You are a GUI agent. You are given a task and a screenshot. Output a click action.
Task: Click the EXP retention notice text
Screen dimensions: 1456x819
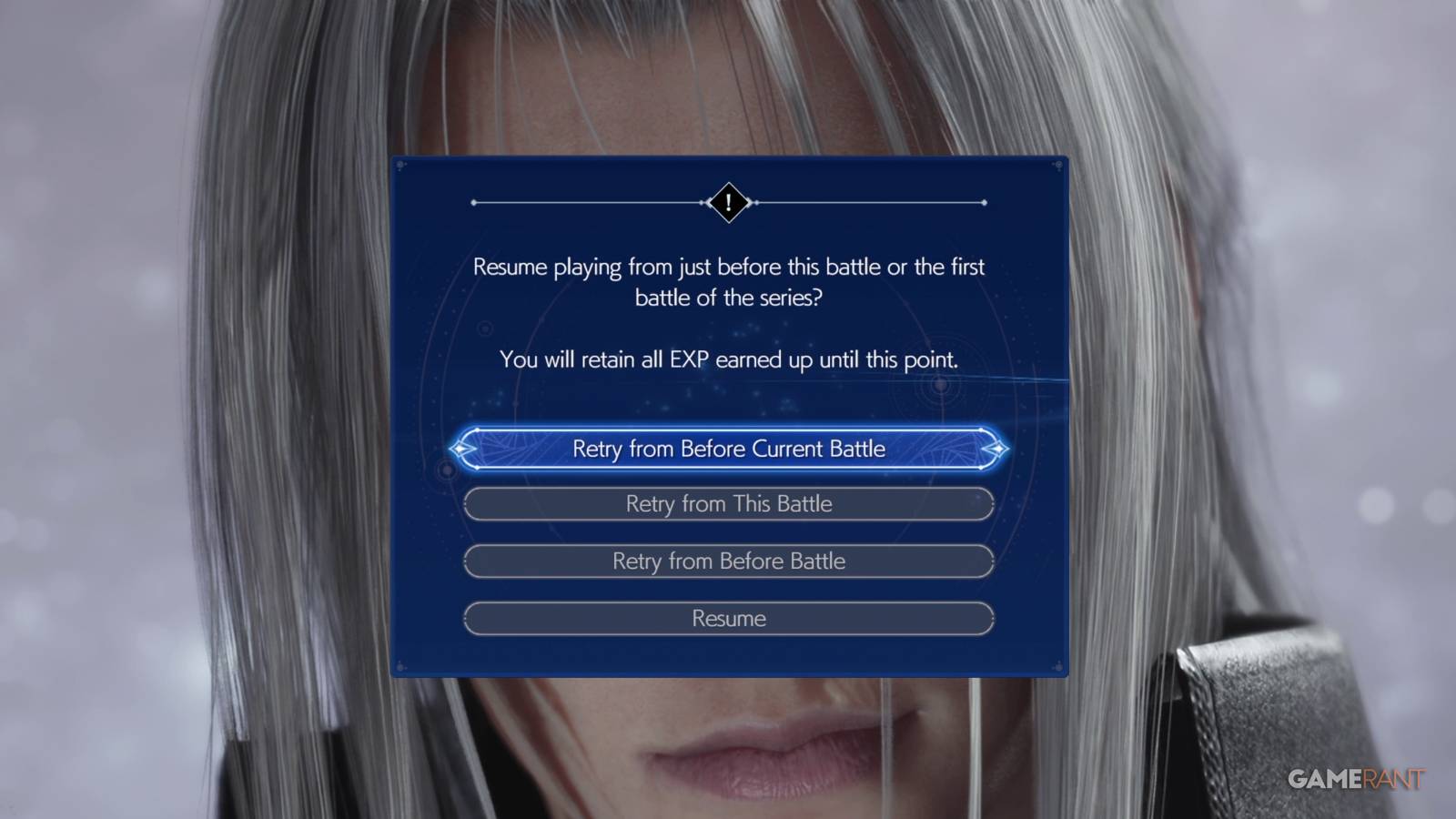pyautogui.click(x=727, y=359)
